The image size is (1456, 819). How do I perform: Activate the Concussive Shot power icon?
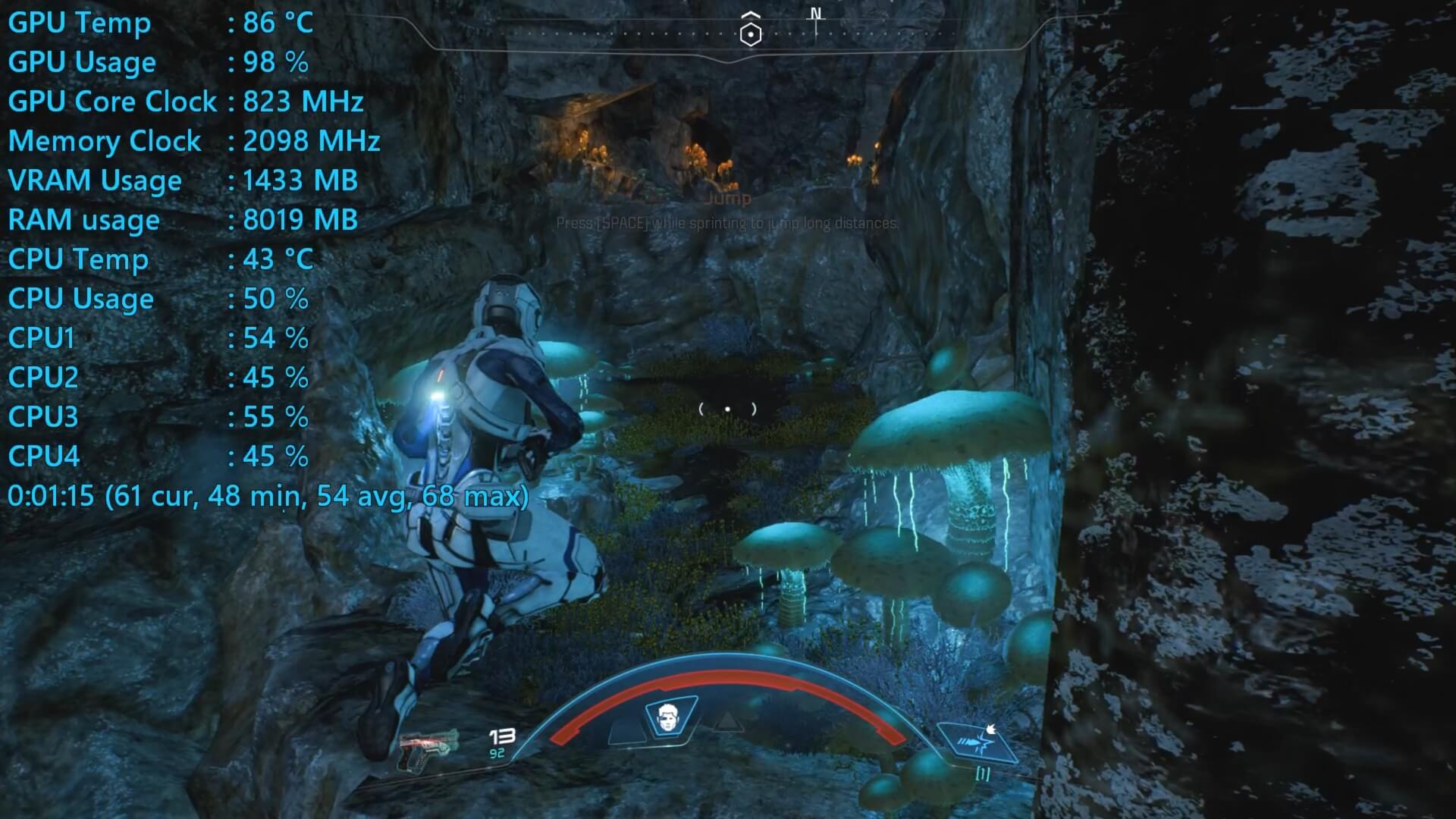click(x=977, y=742)
